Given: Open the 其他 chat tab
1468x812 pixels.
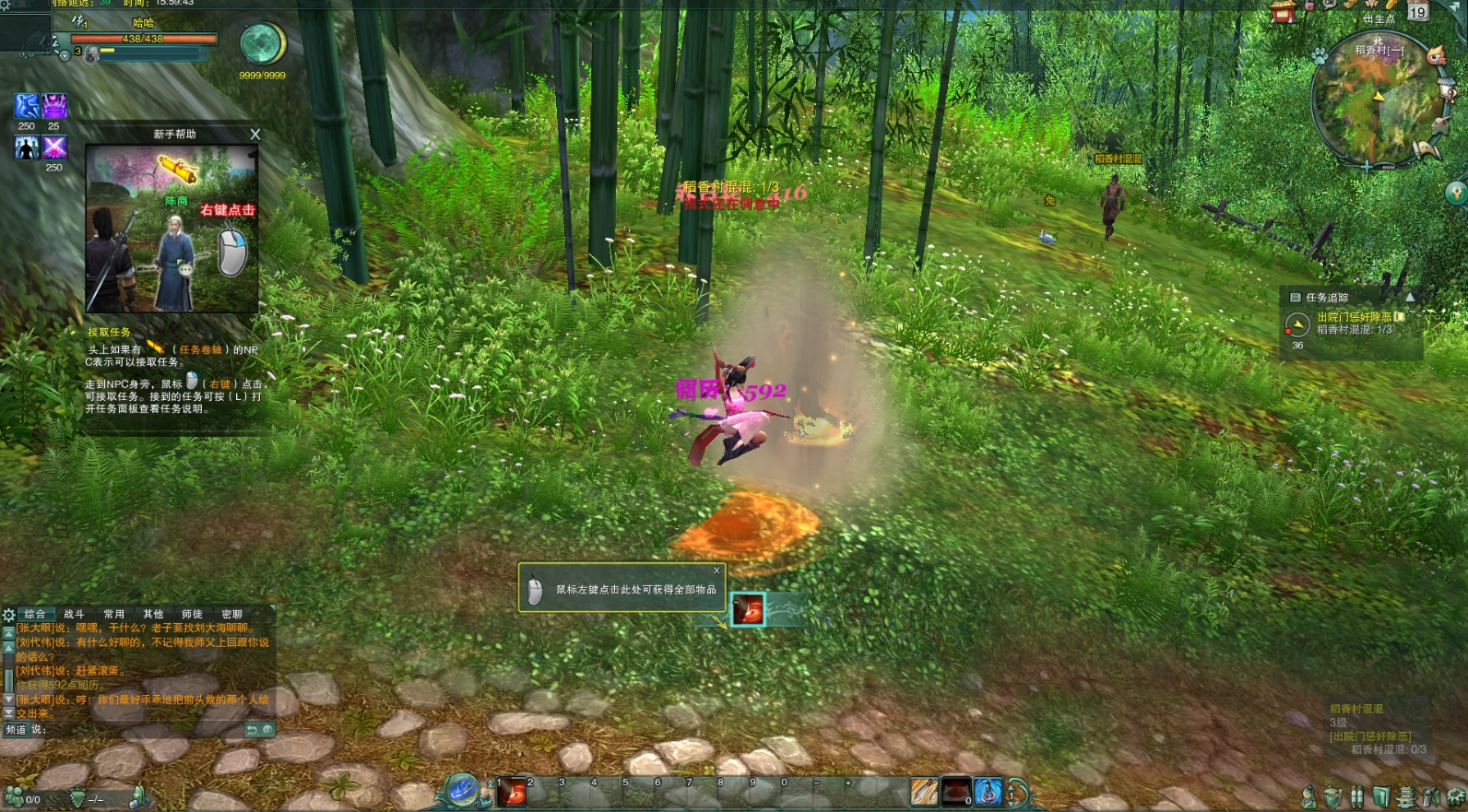Looking at the screenshot, I should (153, 614).
